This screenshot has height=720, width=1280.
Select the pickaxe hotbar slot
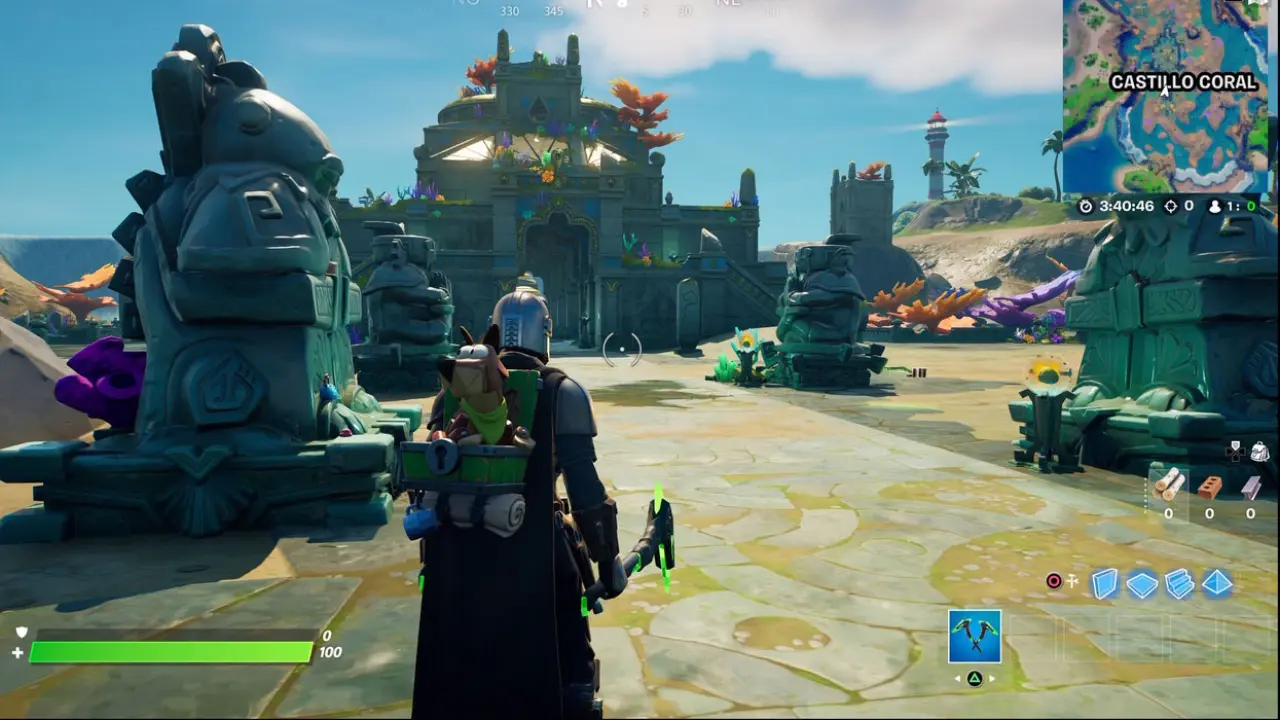(974, 636)
